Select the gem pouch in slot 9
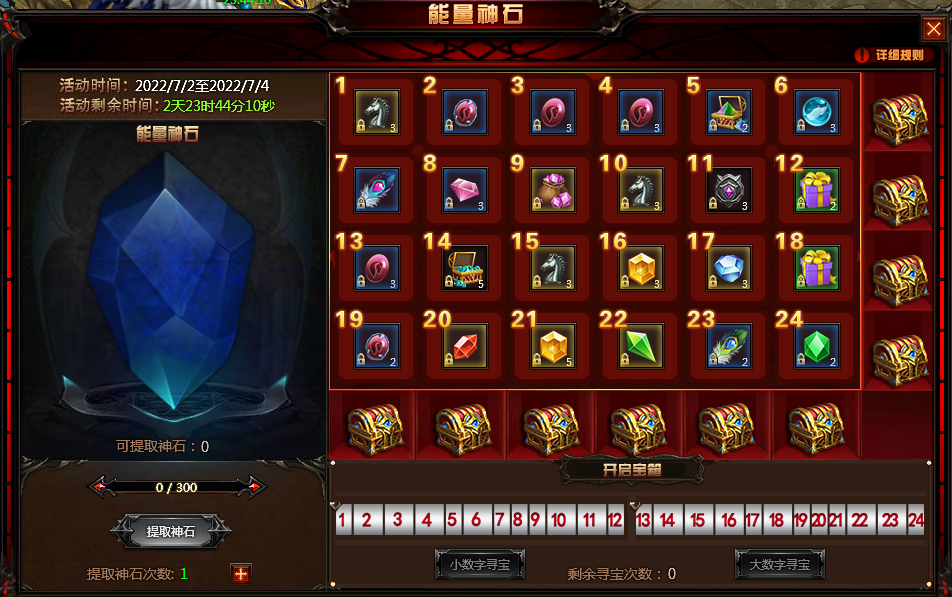Screen dimensions: 952x597 click(553, 190)
